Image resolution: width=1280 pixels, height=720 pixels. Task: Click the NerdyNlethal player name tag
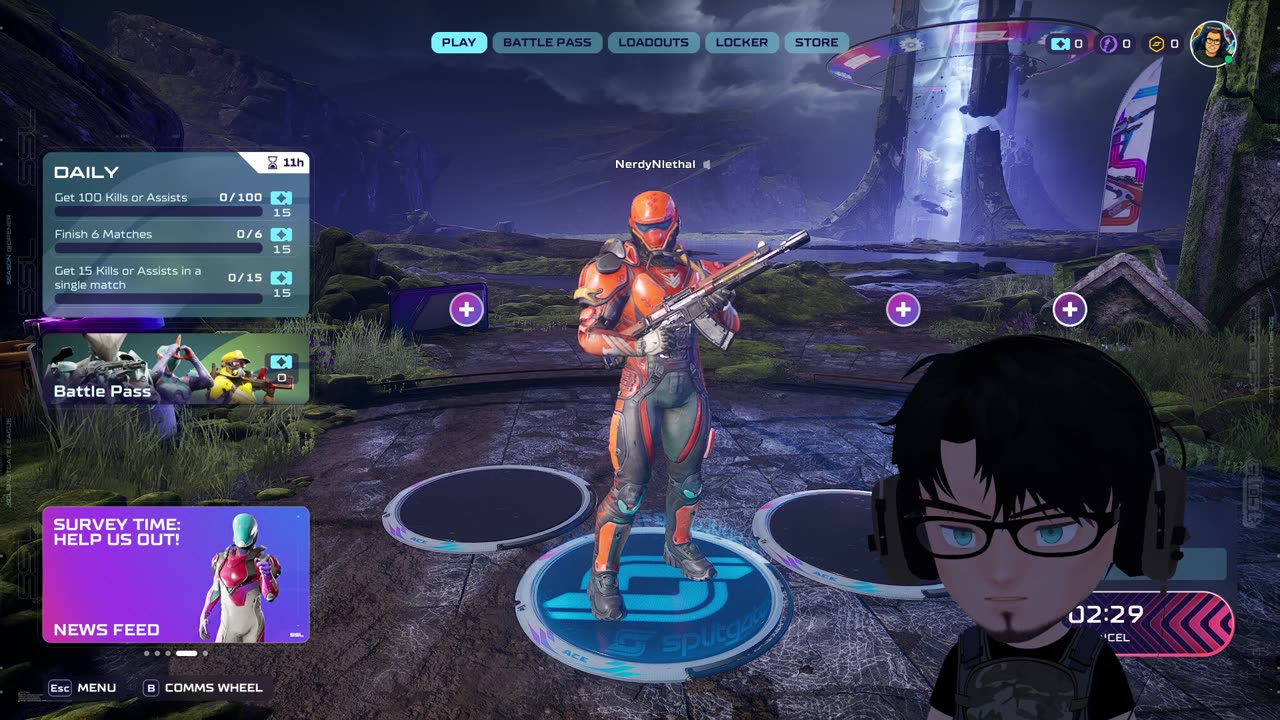(655, 164)
